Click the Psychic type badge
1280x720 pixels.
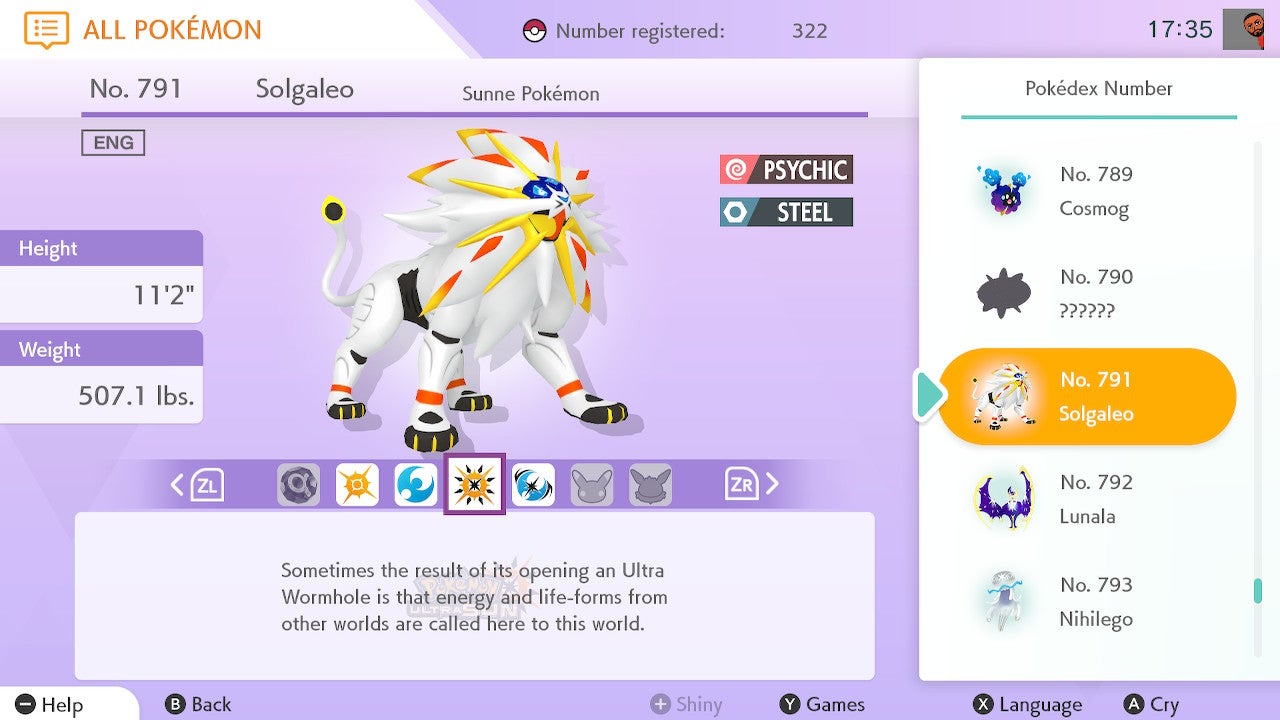click(x=786, y=169)
